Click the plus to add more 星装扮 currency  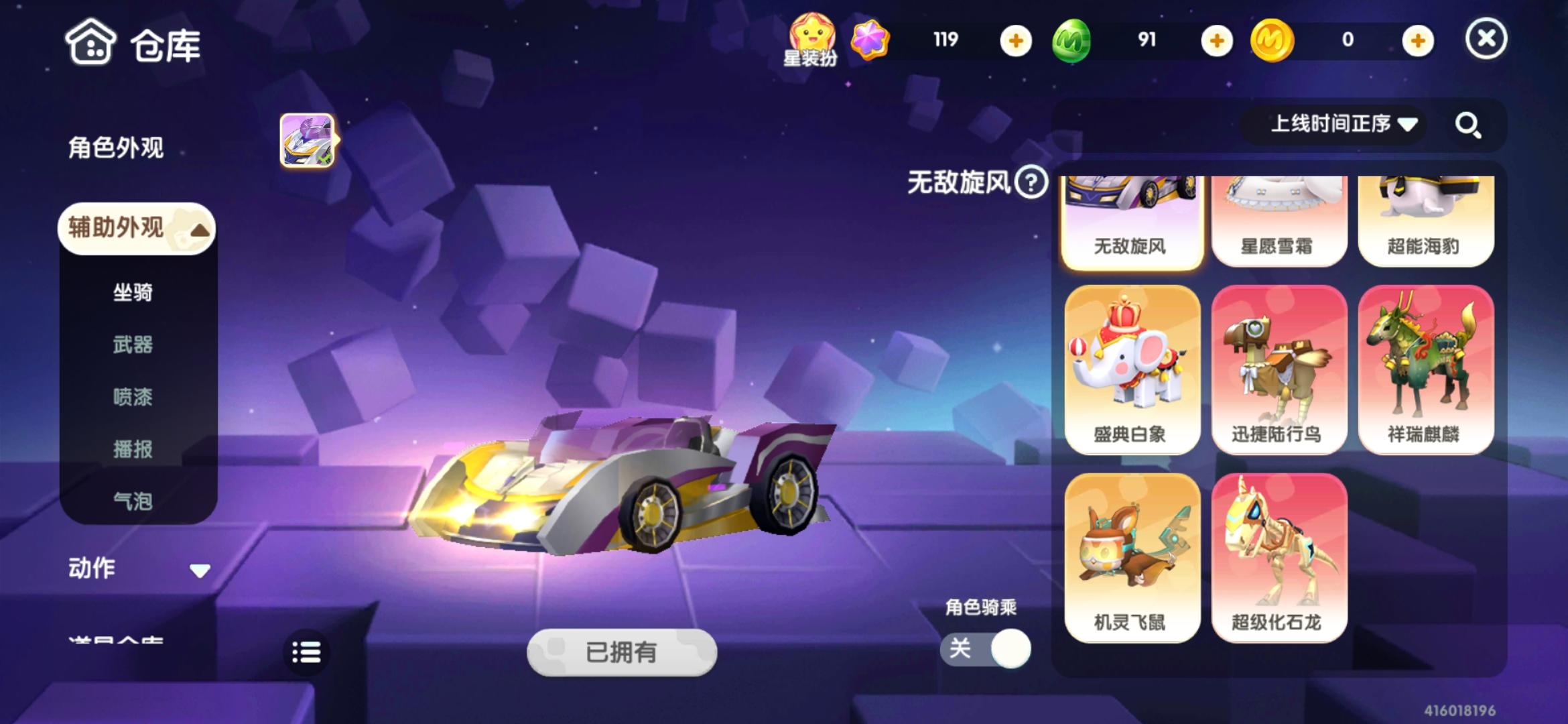click(x=1015, y=41)
